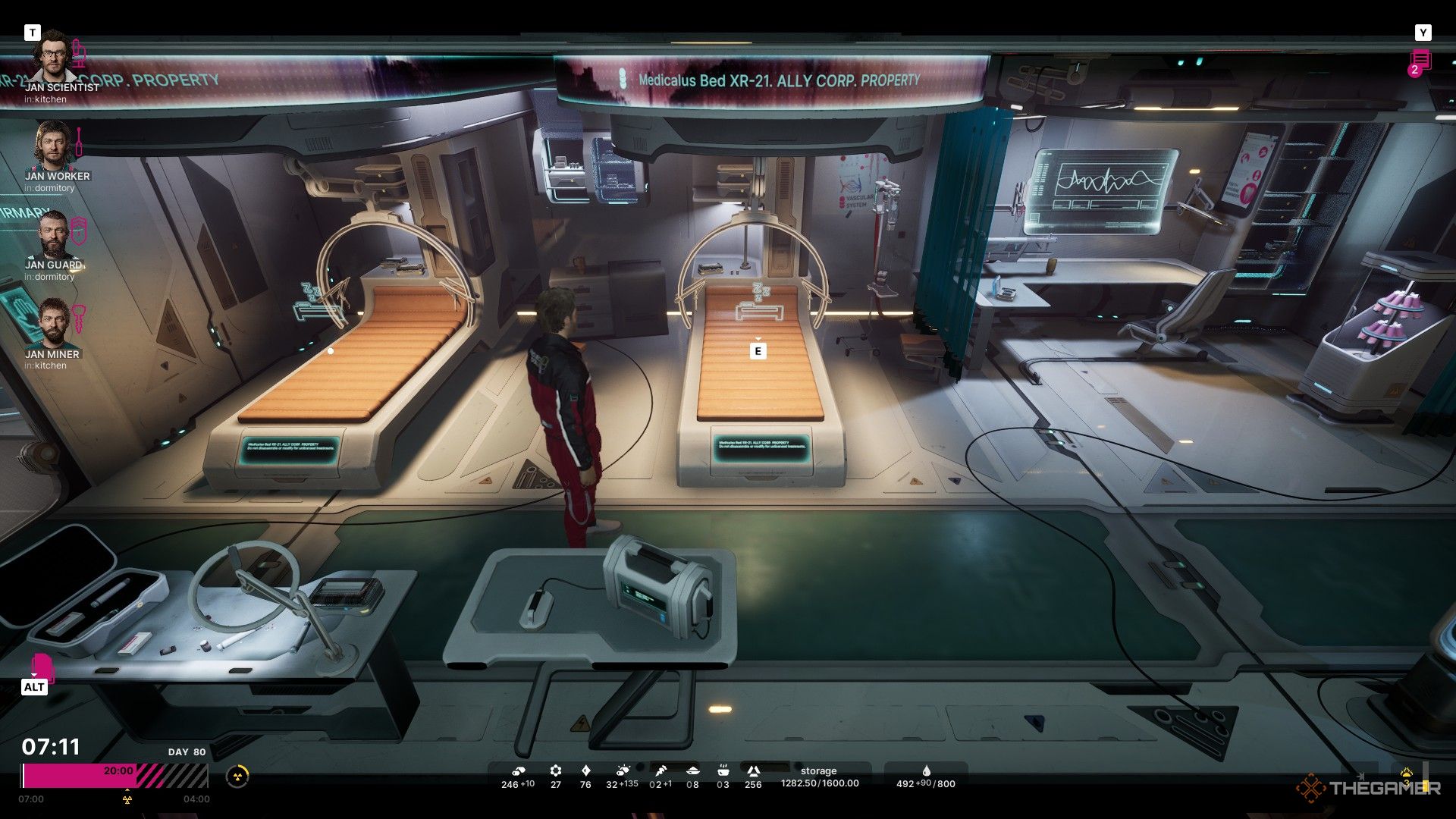
Task: Click the radiation warning dial icon
Action: point(237,777)
